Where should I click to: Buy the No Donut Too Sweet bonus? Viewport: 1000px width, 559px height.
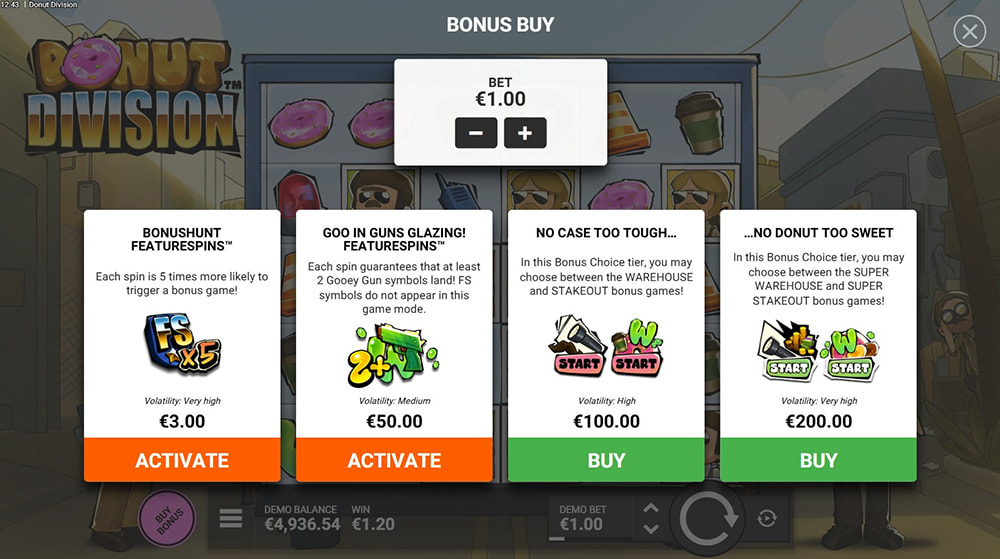click(818, 460)
